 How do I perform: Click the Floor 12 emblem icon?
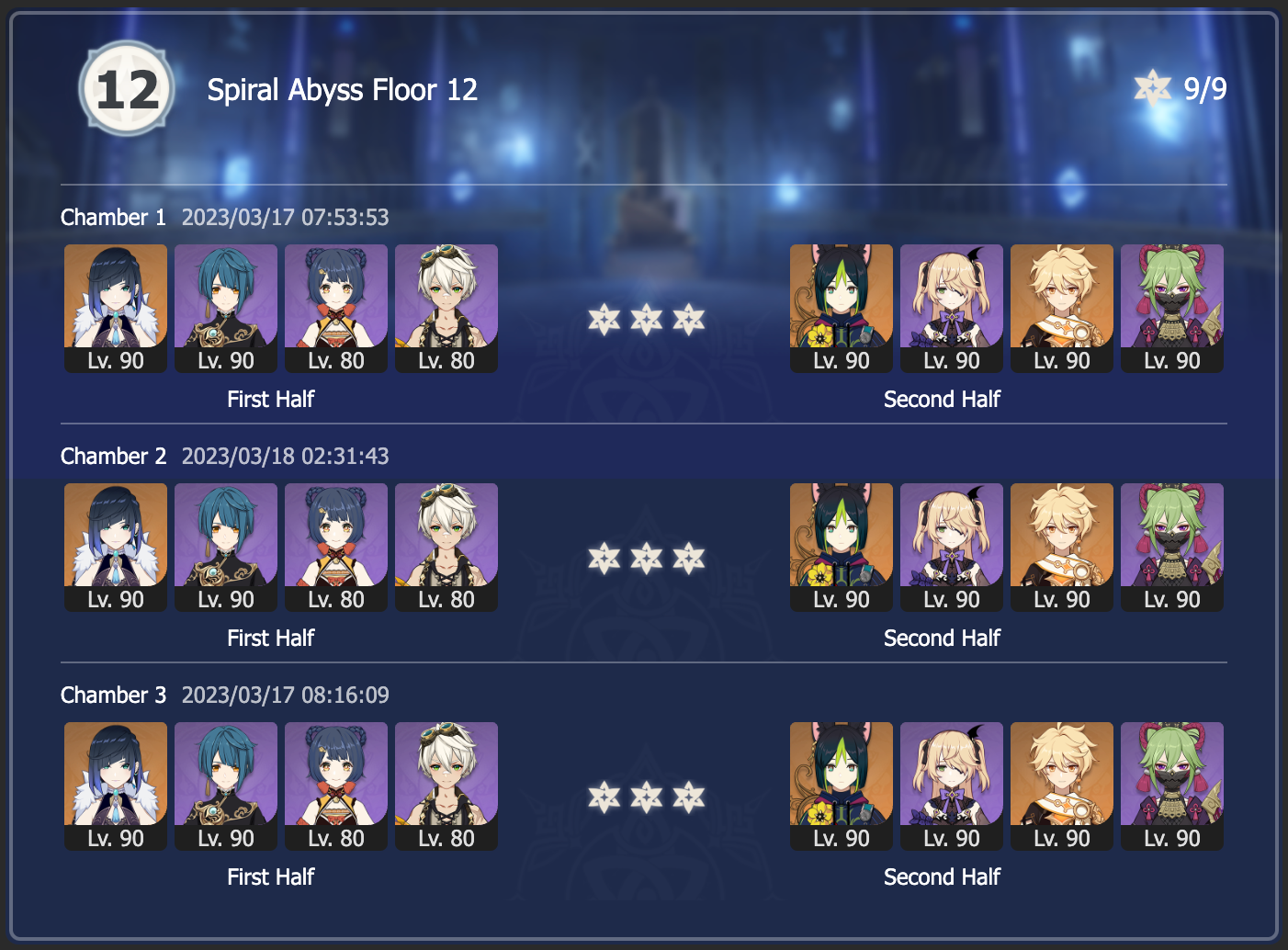tap(126, 89)
